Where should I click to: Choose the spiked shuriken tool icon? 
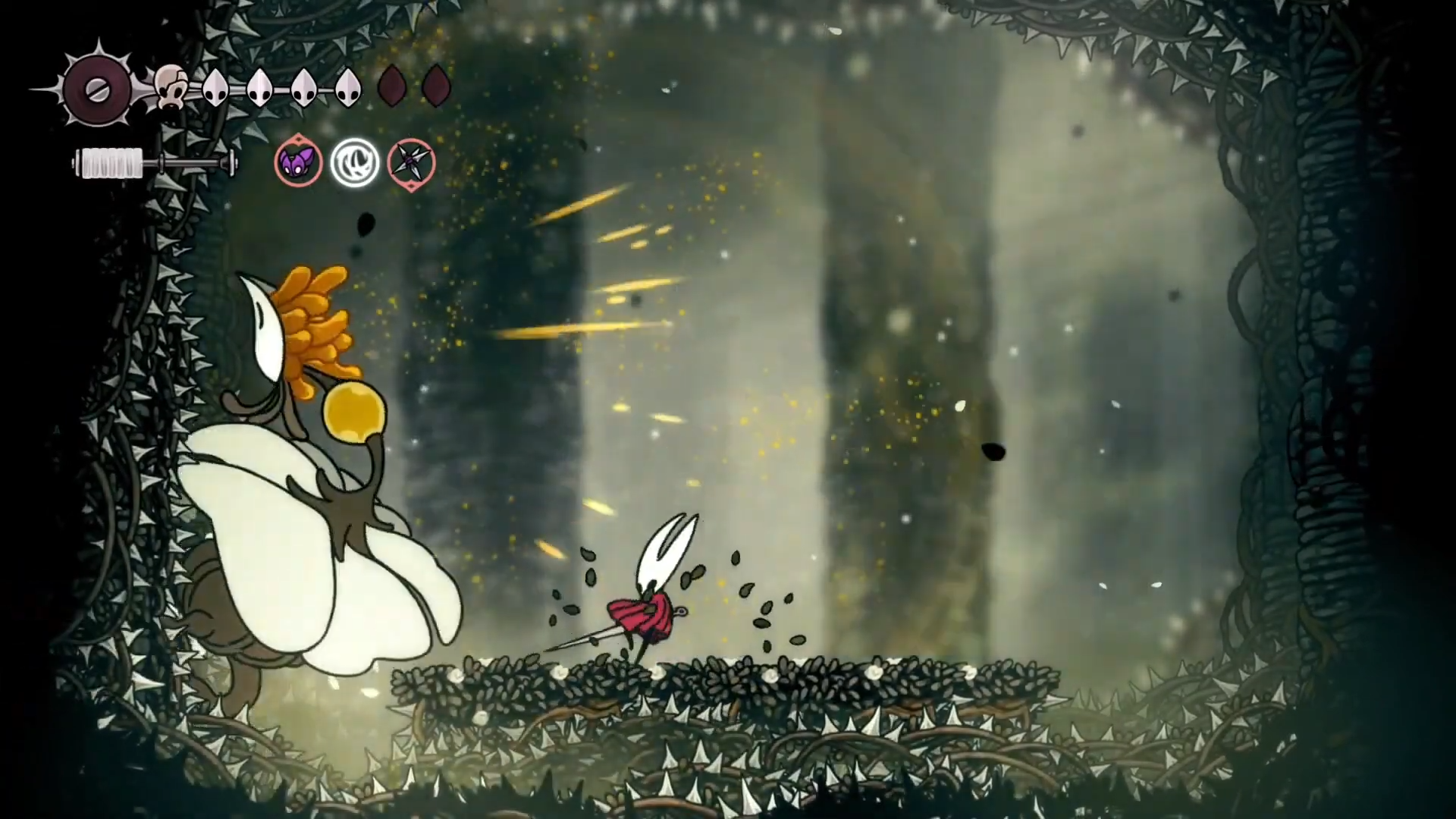point(411,163)
